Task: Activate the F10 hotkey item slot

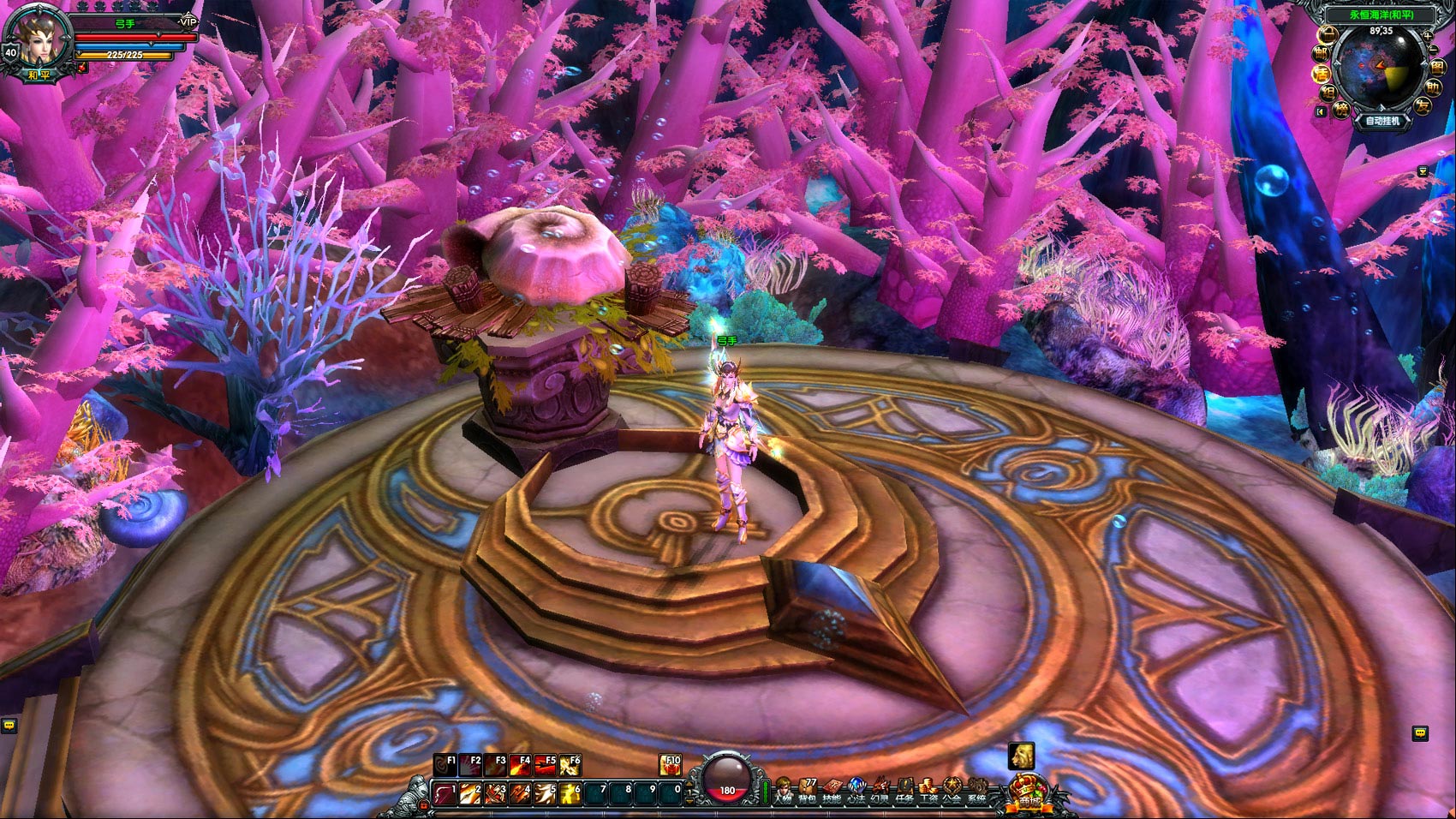Action: coord(670,764)
